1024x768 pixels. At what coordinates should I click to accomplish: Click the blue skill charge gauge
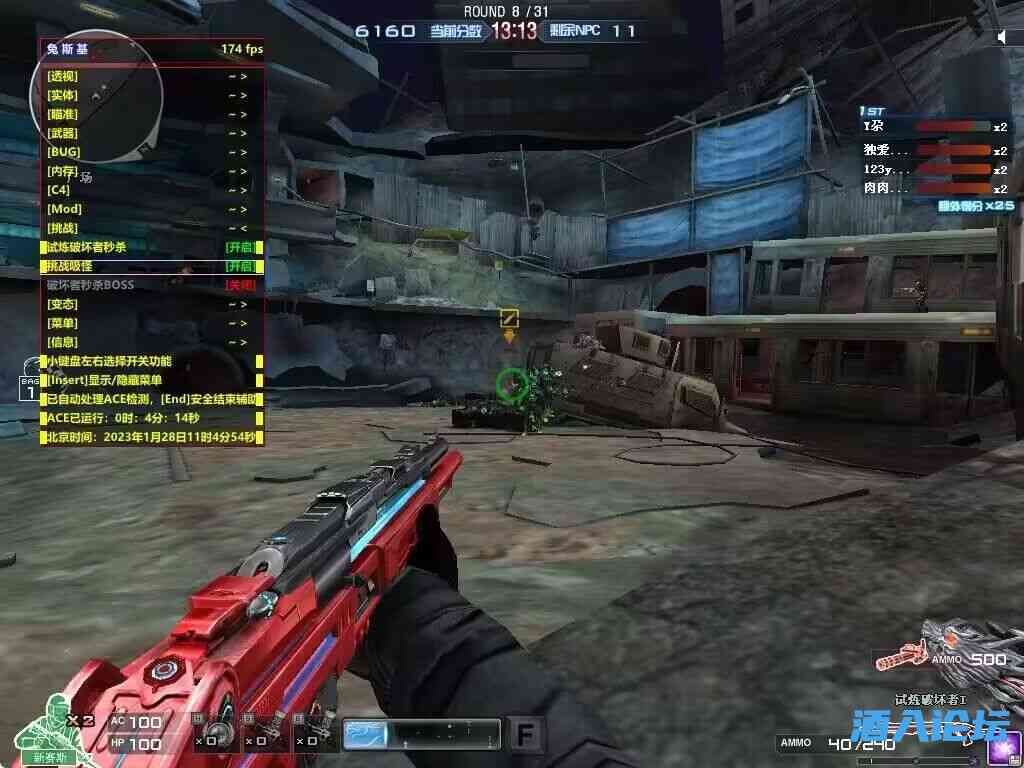pyautogui.click(x=421, y=735)
